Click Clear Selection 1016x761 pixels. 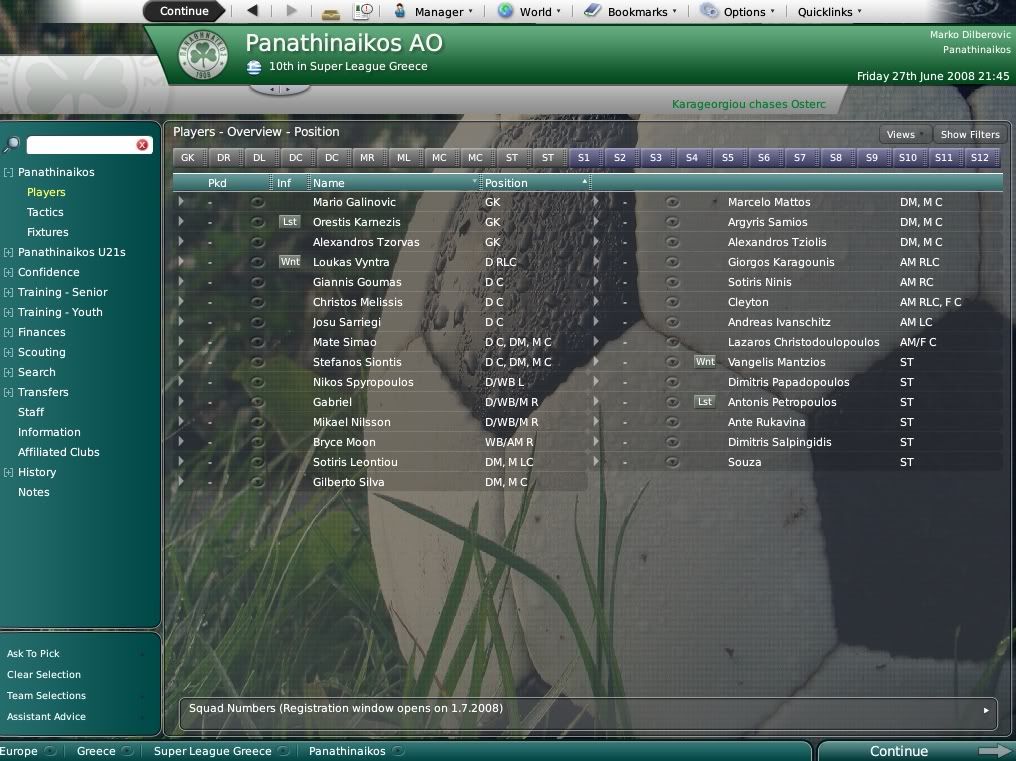[x=44, y=675]
